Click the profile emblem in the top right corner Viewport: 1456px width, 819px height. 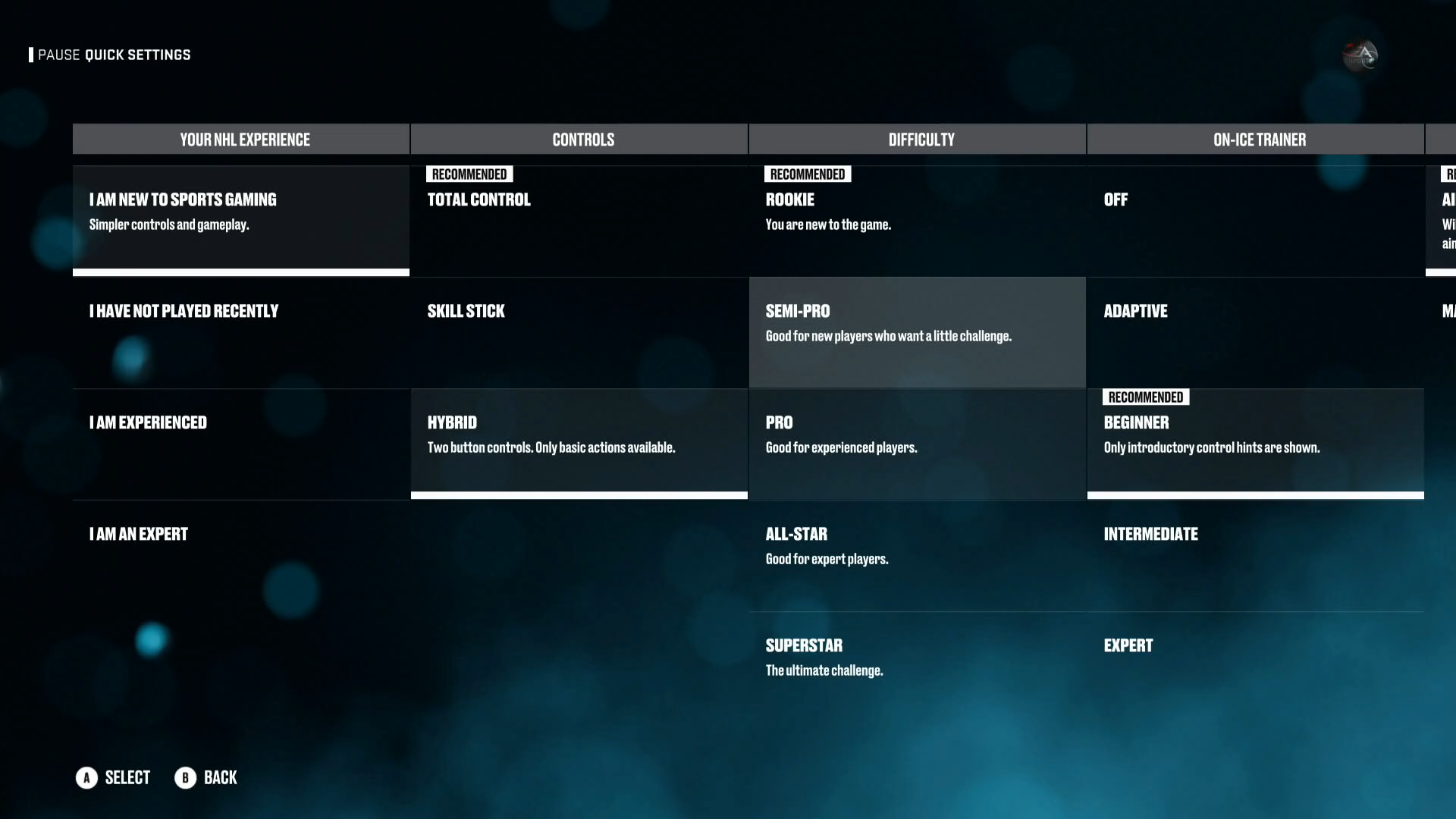pyautogui.click(x=1361, y=55)
